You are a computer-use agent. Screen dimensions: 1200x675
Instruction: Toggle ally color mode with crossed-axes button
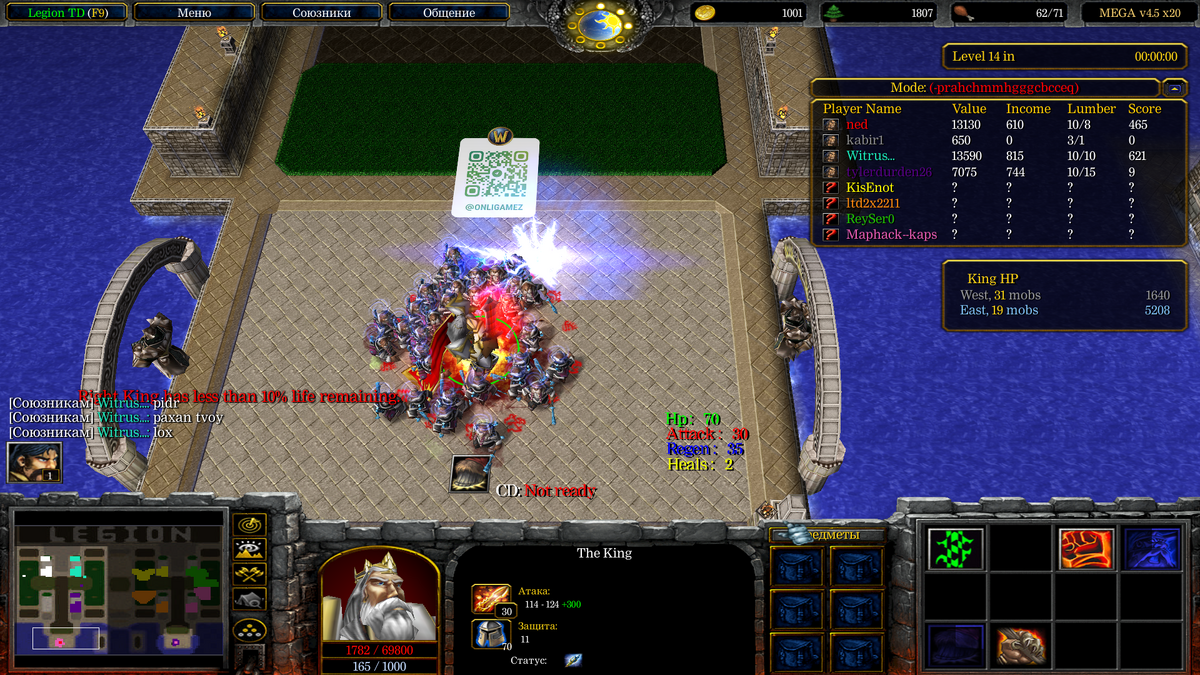coord(248,573)
